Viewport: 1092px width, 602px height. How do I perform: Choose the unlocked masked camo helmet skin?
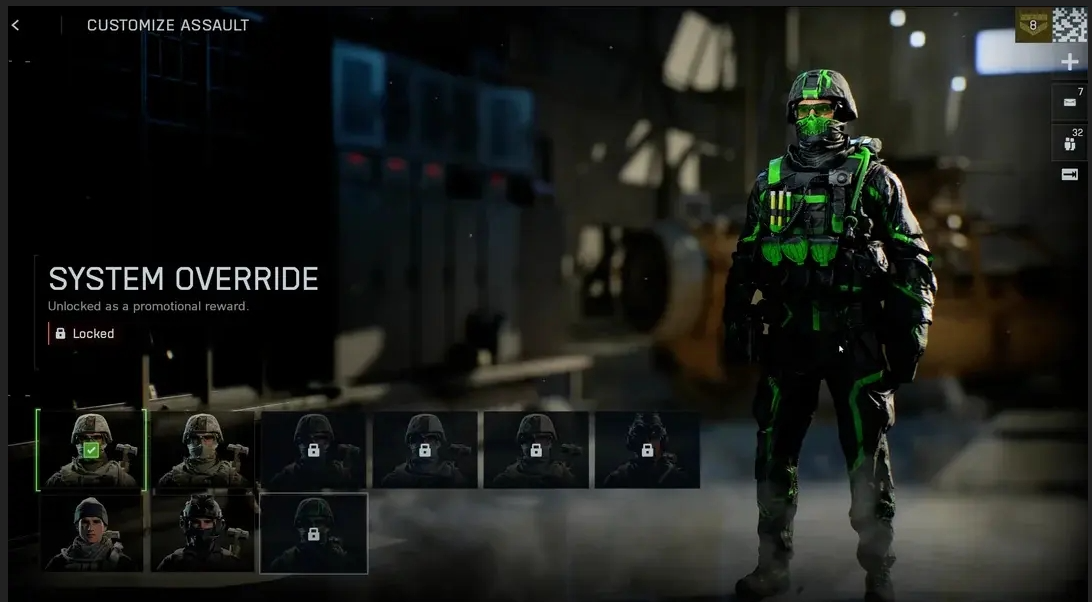coord(202,450)
